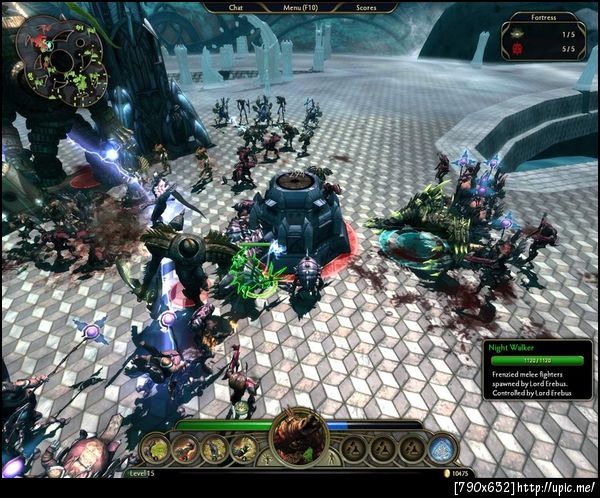Viewport: 600px width, 498px height.
Task: Show the Scores board
Action: coord(366,7)
